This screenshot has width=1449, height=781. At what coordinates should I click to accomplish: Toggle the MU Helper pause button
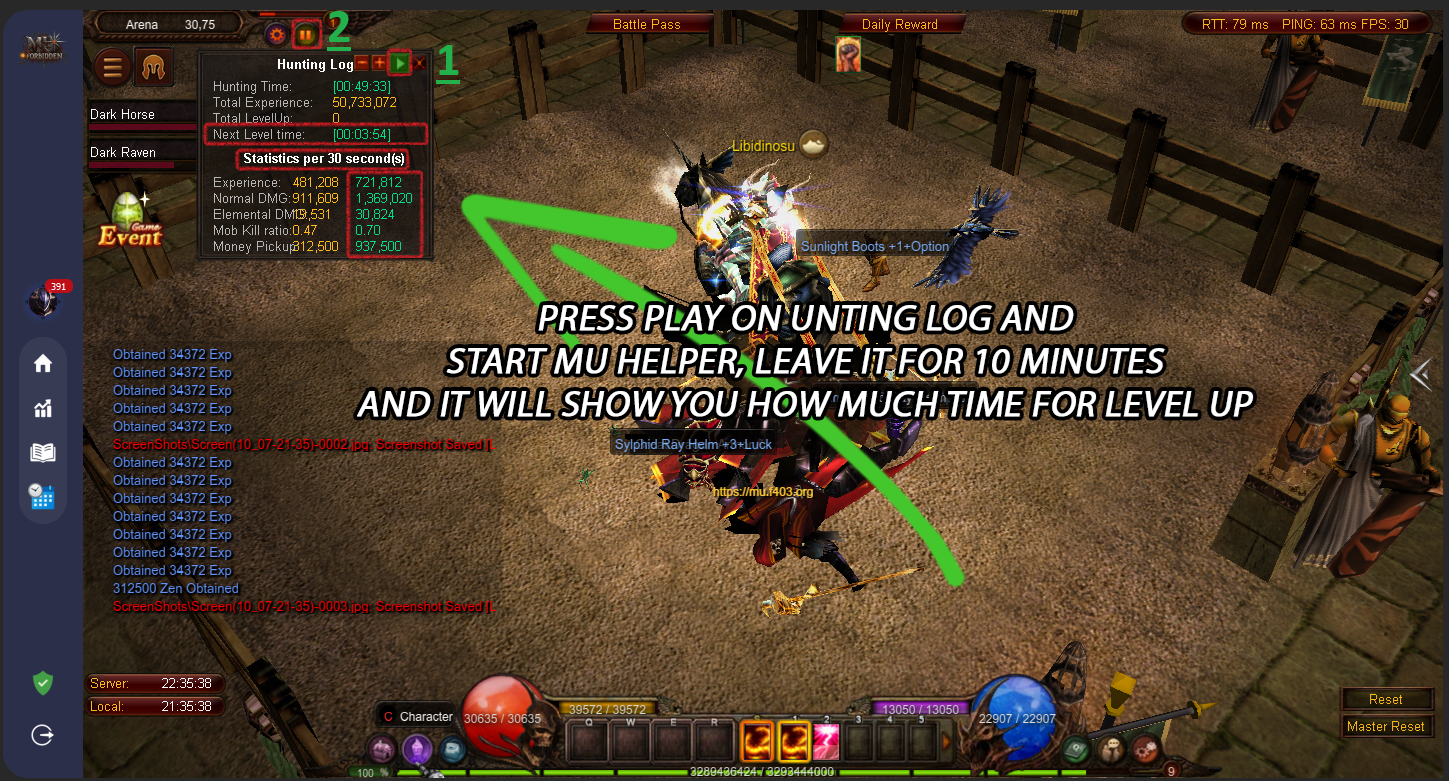306,35
